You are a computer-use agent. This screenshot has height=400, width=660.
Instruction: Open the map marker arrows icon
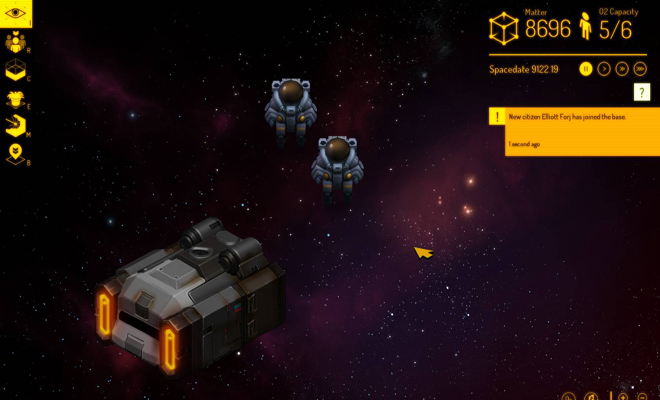pyautogui.click(x=16, y=154)
